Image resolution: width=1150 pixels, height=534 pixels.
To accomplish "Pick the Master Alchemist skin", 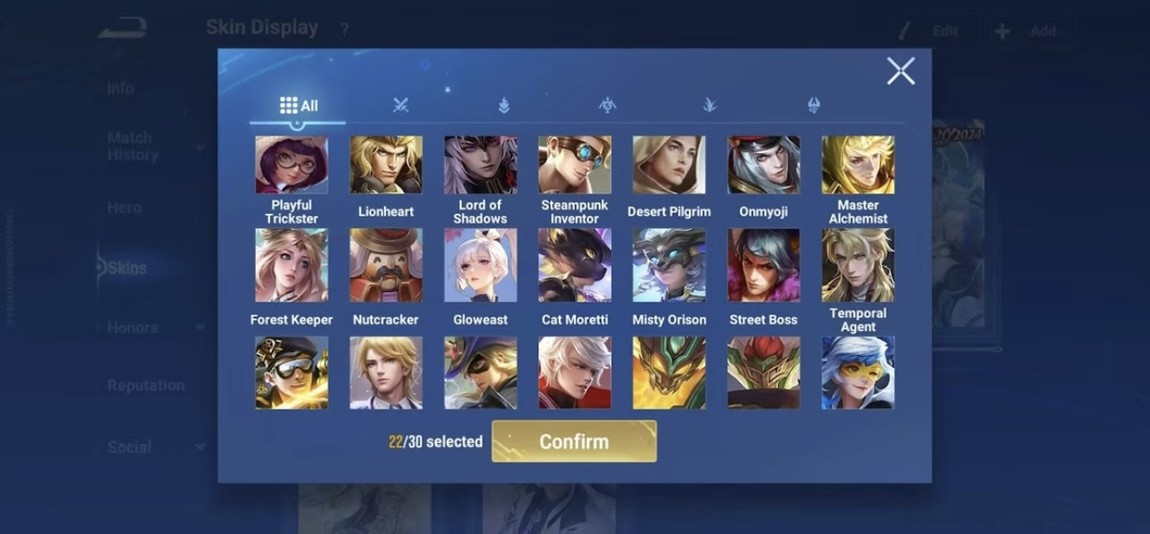I will click(858, 165).
